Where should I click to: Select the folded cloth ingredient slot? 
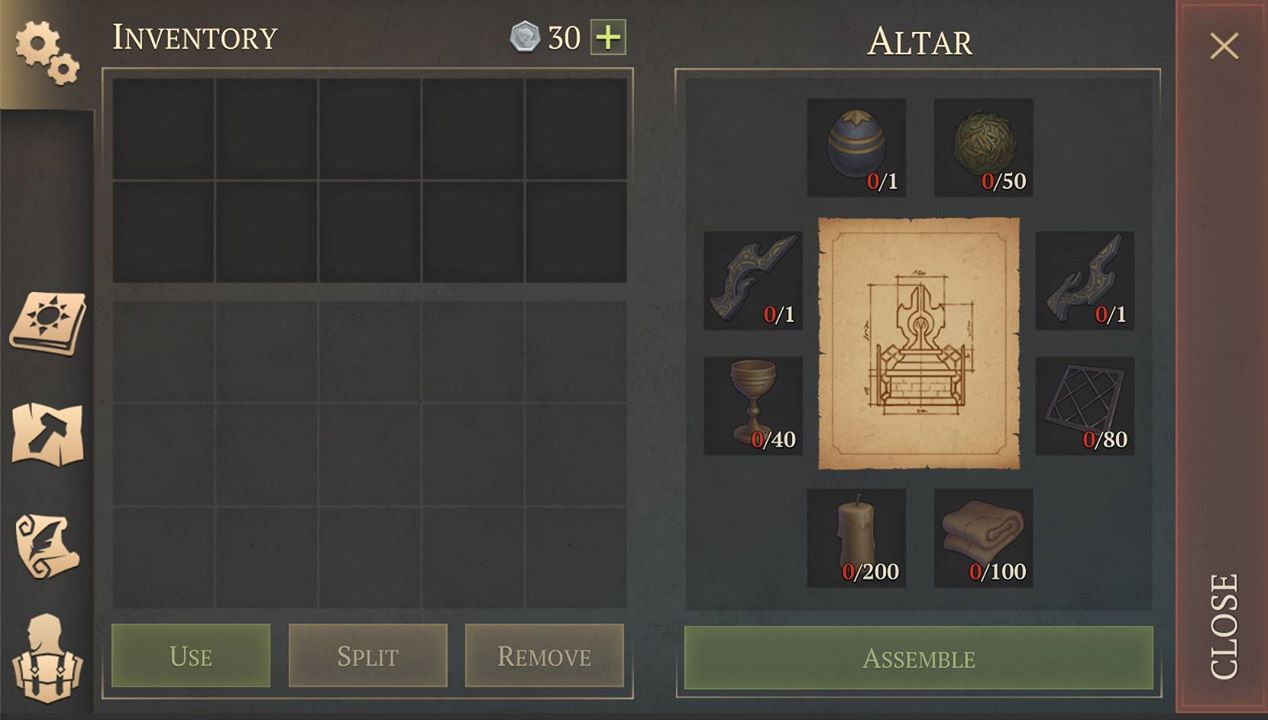tap(983, 537)
